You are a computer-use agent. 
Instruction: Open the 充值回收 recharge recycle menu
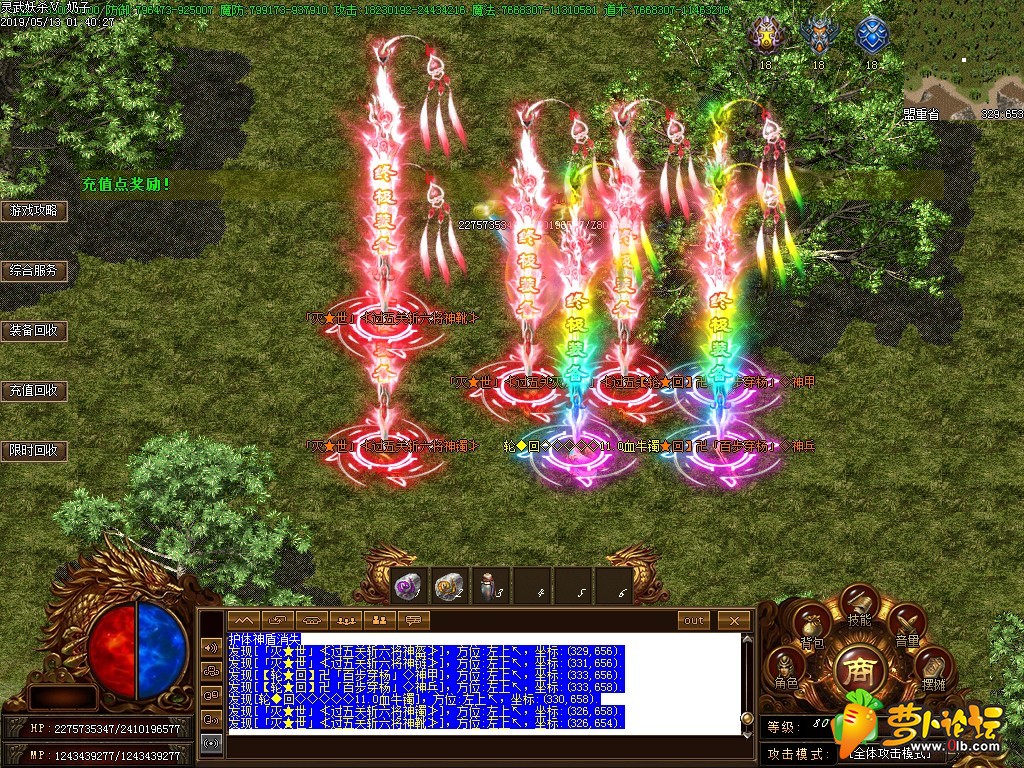(34, 391)
